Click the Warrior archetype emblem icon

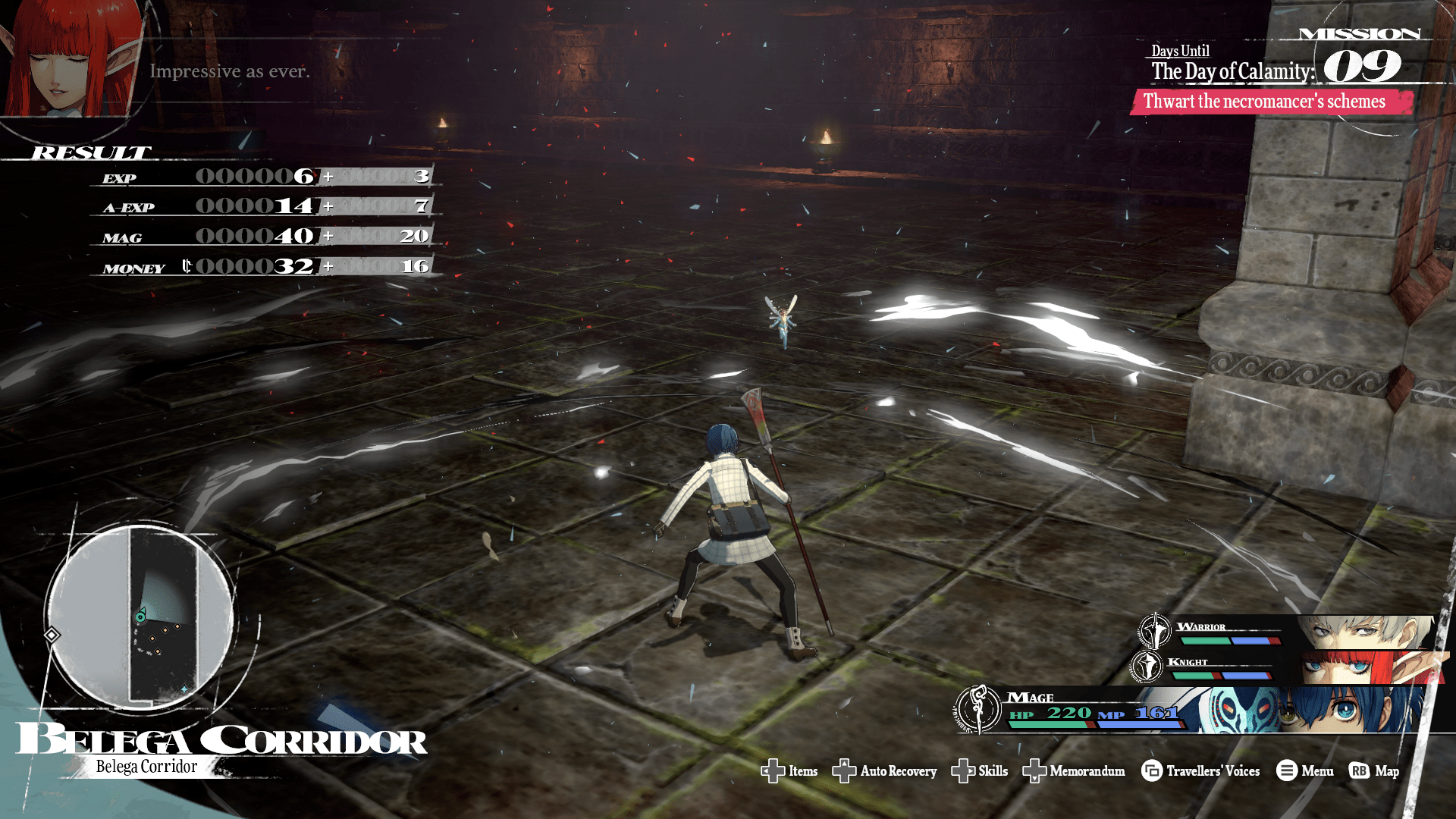(x=1154, y=630)
